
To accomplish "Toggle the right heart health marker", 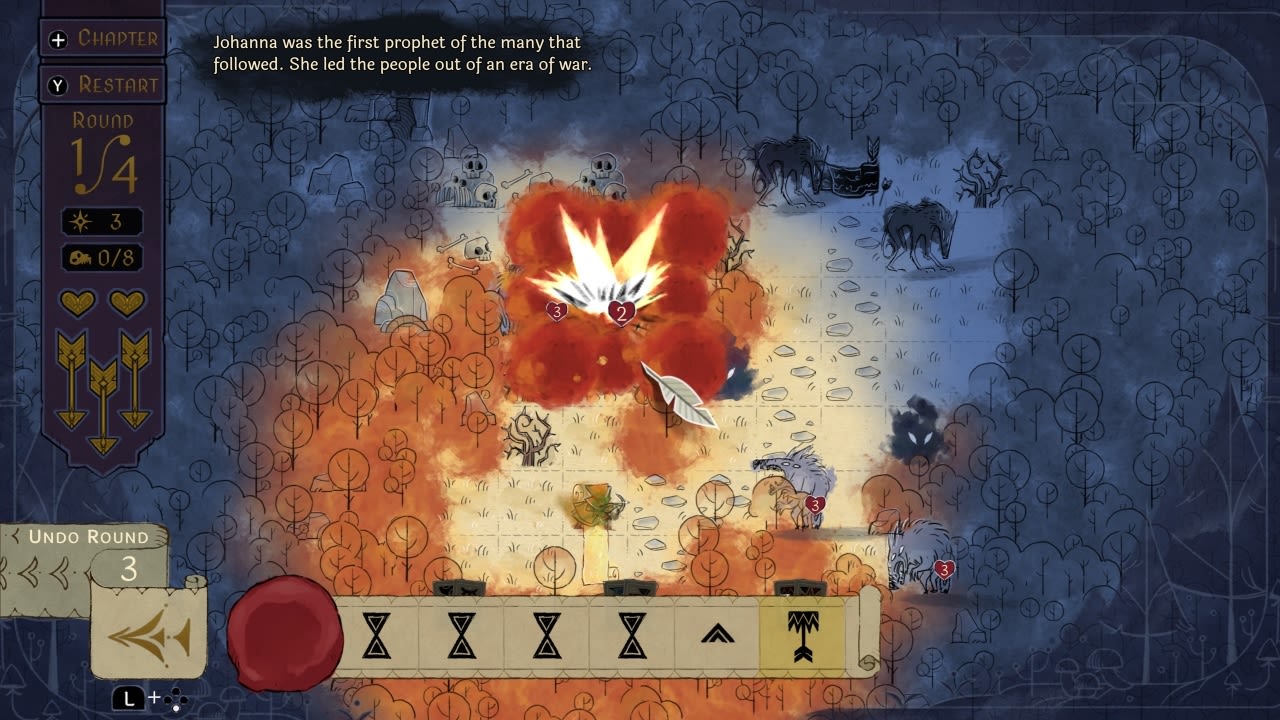I will coord(126,302).
